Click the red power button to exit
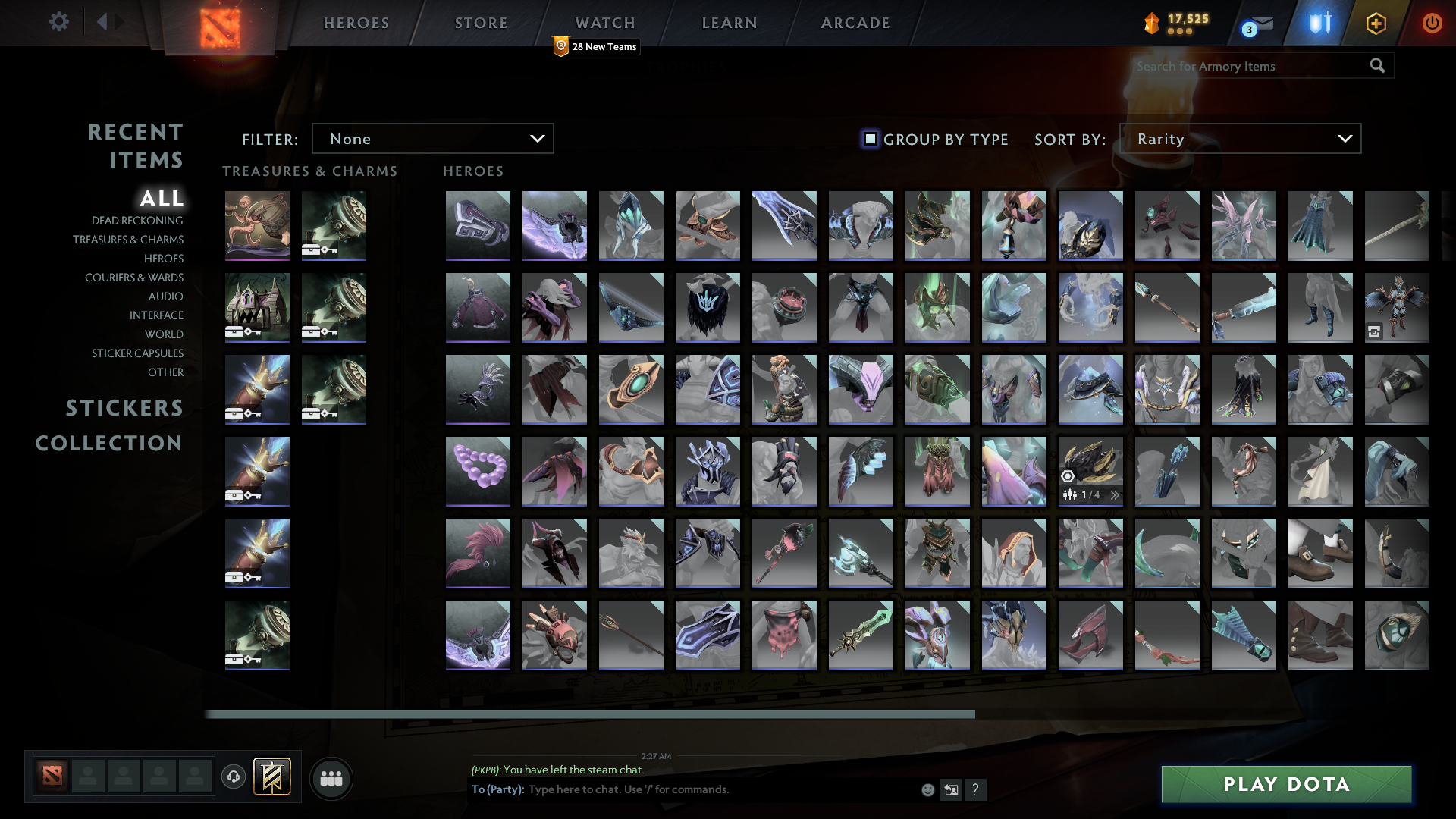Screen dimensions: 1456x819 coord(1432,23)
